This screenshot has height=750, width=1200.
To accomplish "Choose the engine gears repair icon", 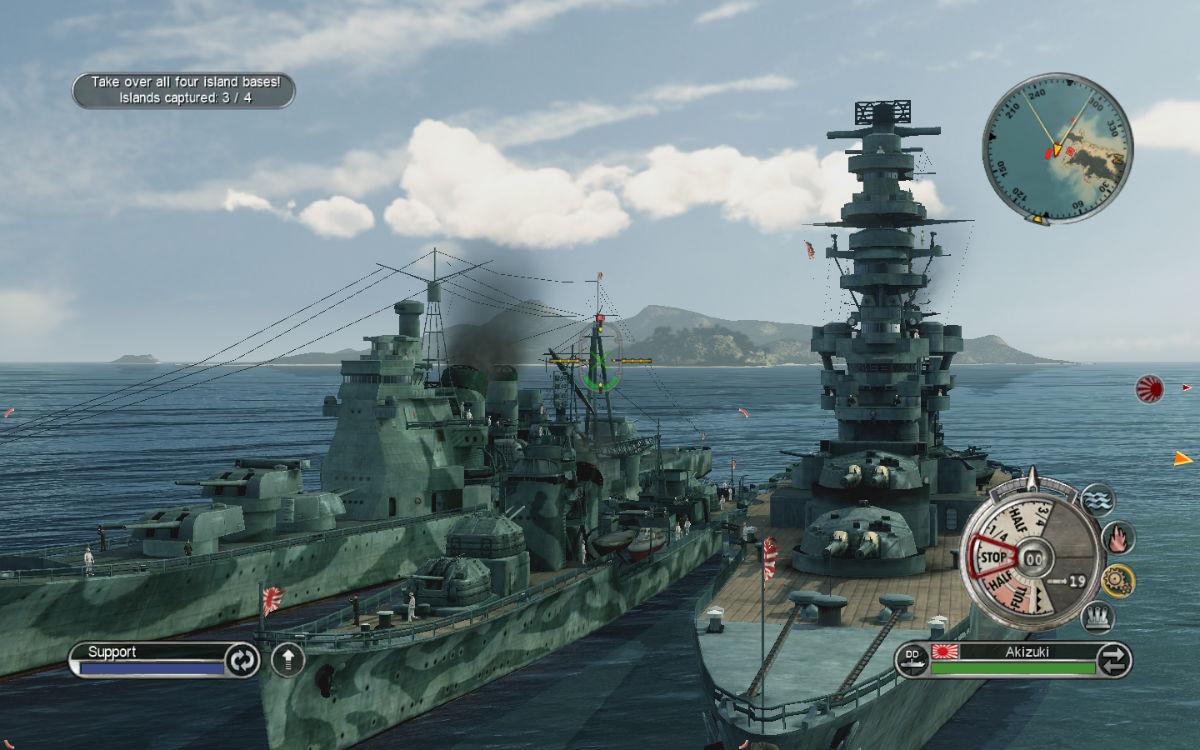I will 1118,578.
